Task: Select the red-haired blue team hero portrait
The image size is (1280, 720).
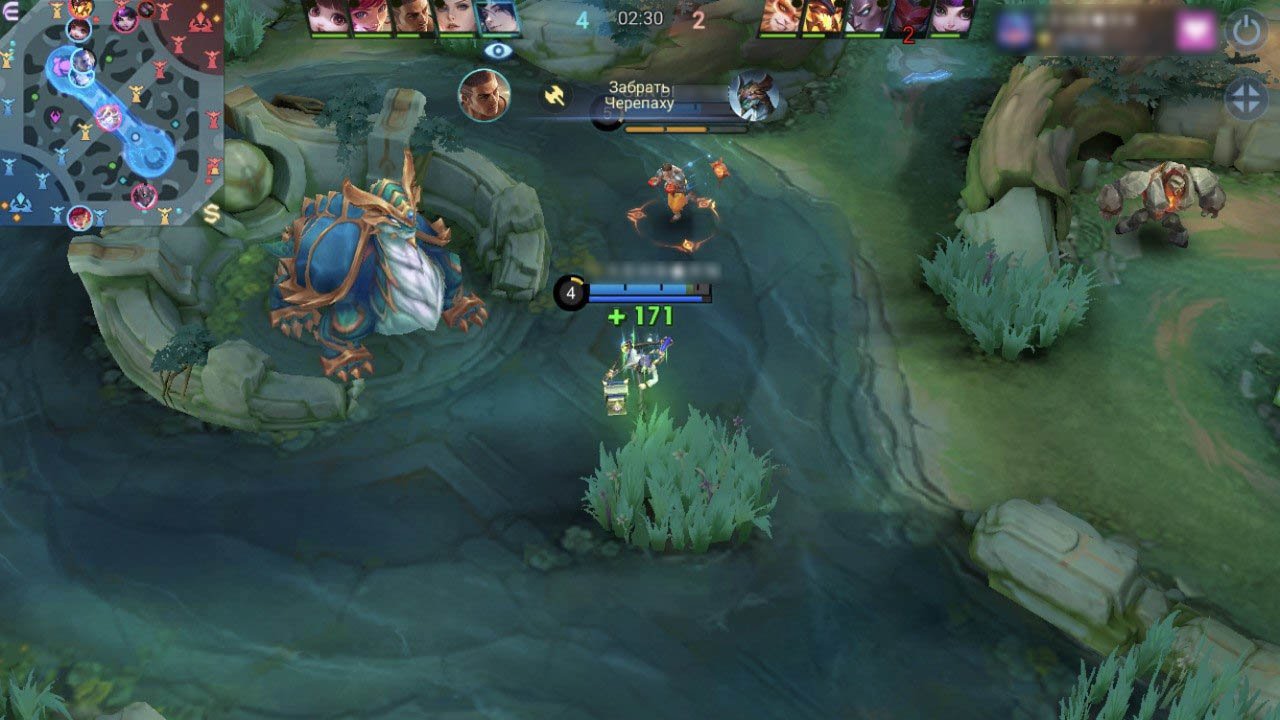Action: (369, 17)
